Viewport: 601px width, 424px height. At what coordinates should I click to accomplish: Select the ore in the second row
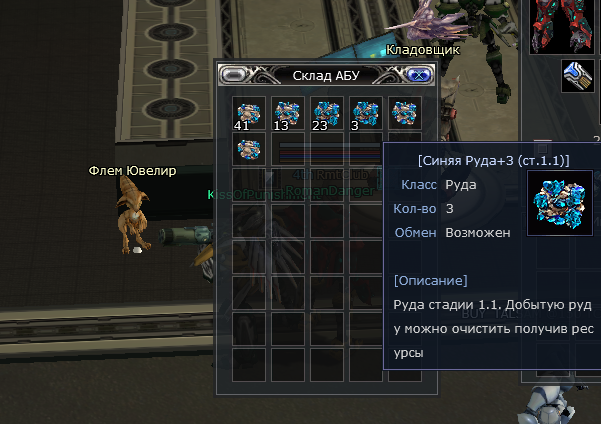248,151
